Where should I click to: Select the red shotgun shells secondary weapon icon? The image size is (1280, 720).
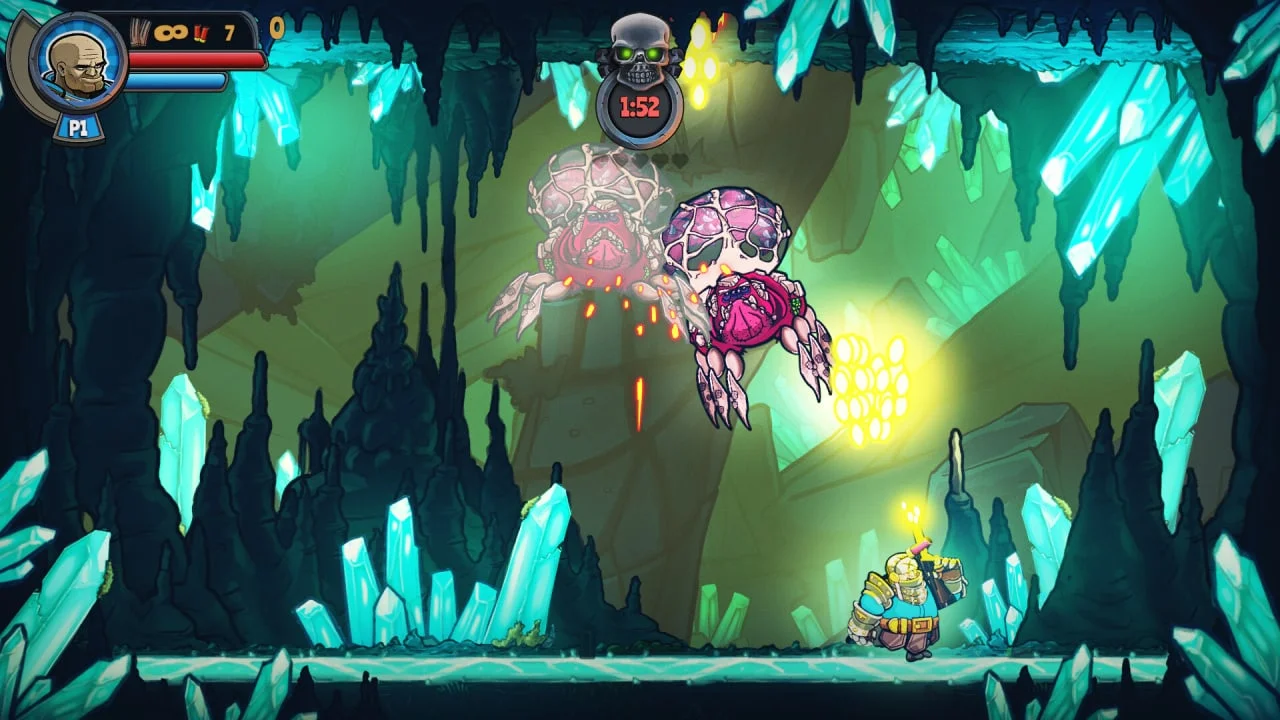click(x=200, y=34)
